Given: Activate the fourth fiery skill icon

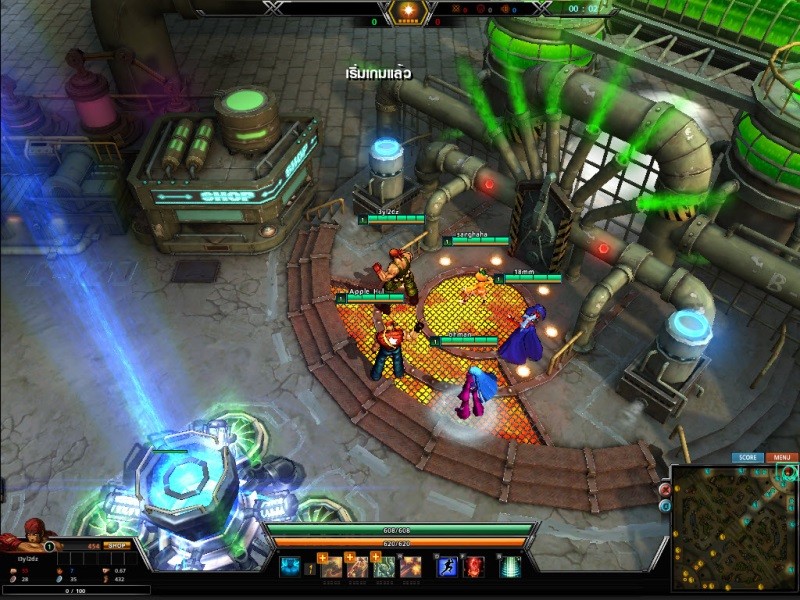Looking at the screenshot, I should 411,567.
